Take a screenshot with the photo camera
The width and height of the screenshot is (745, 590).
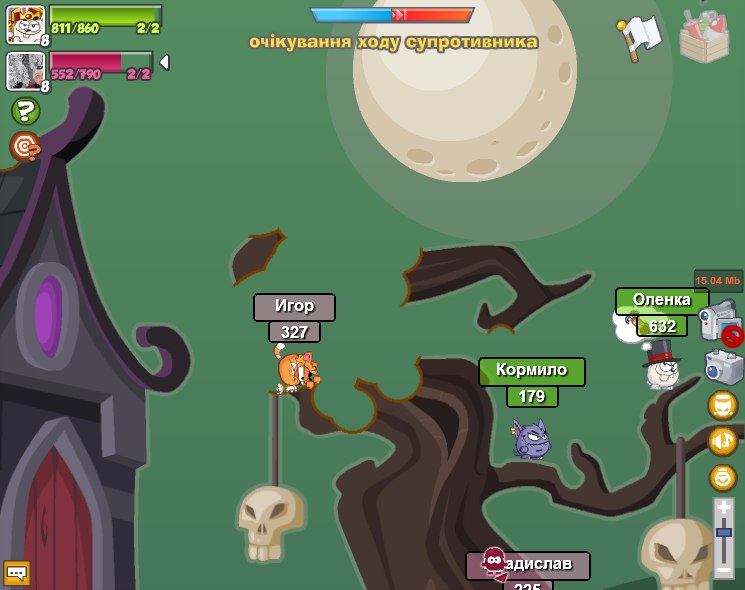pos(723,367)
